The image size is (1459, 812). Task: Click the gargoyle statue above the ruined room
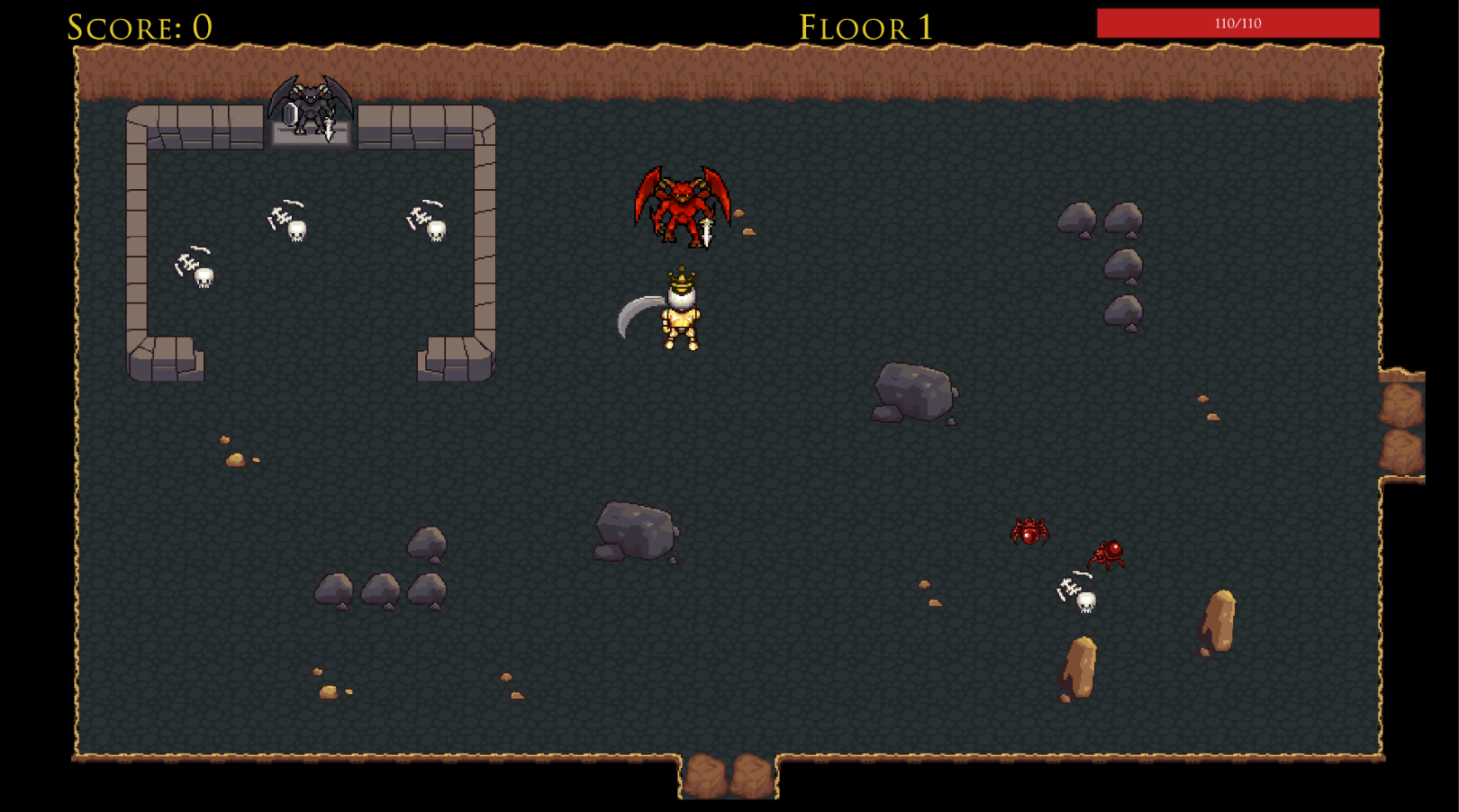(x=310, y=108)
